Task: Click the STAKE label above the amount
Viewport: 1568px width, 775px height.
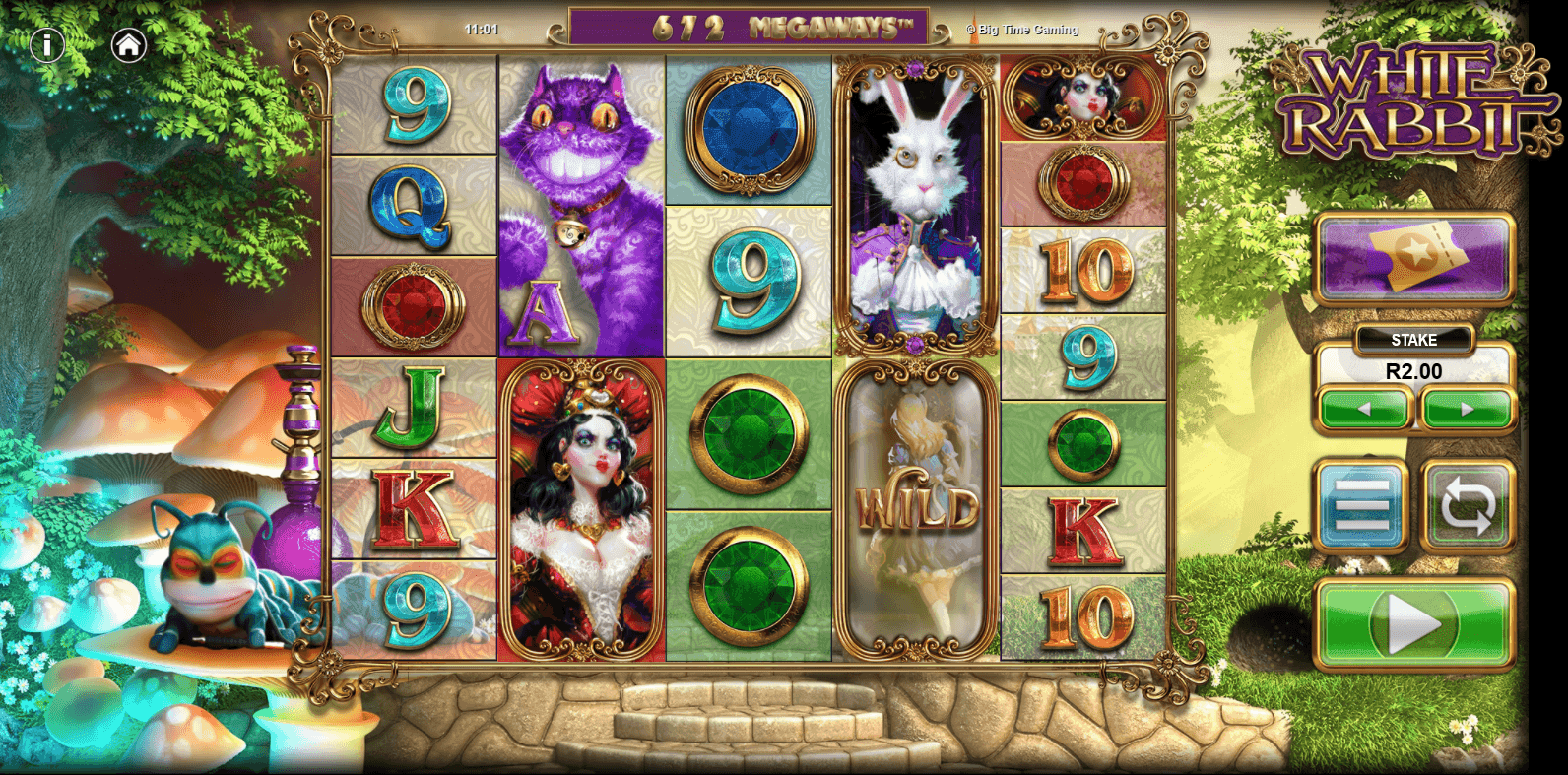Action: pos(1414,340)
